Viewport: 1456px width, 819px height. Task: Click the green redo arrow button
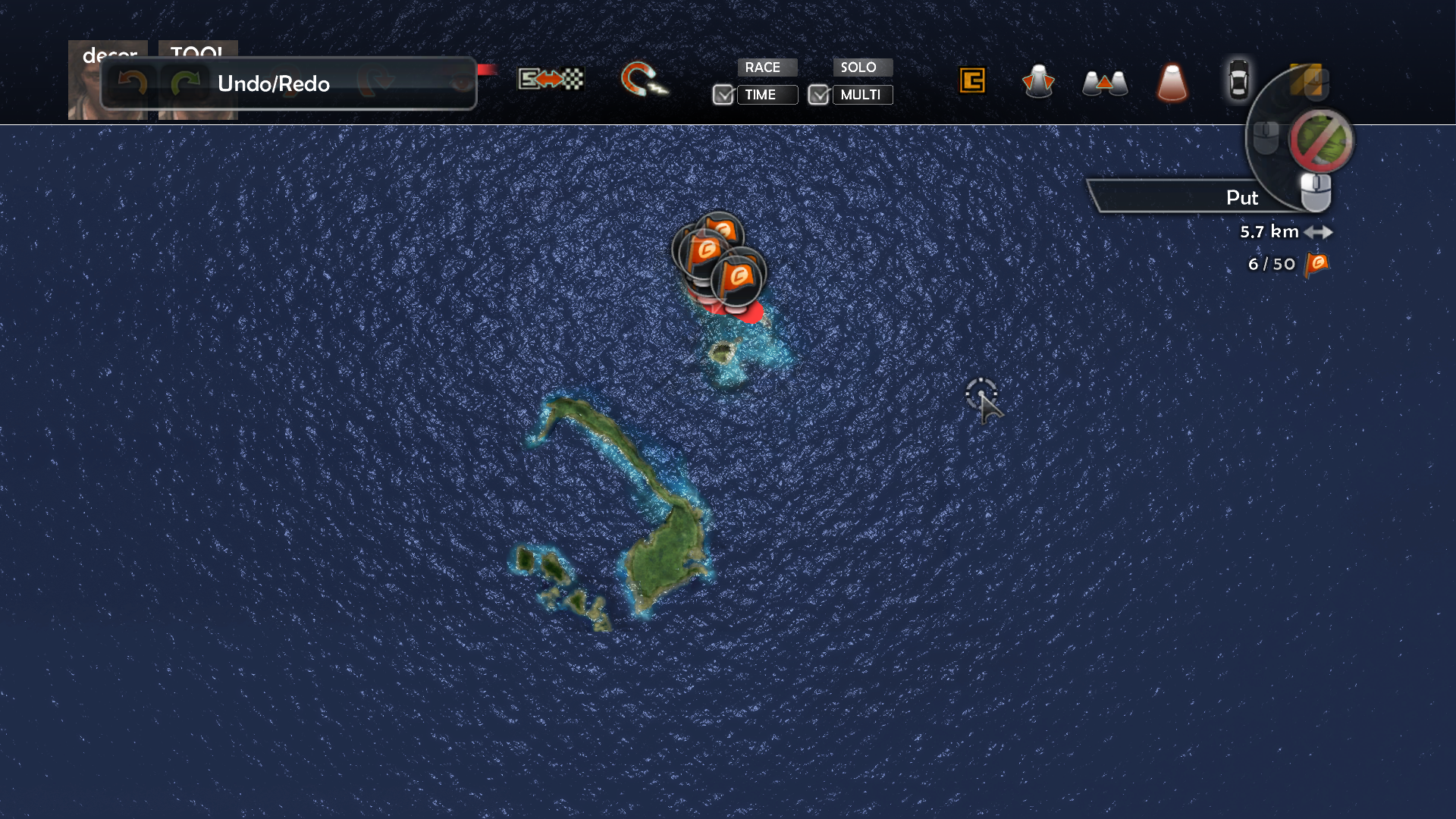point(184,83)
